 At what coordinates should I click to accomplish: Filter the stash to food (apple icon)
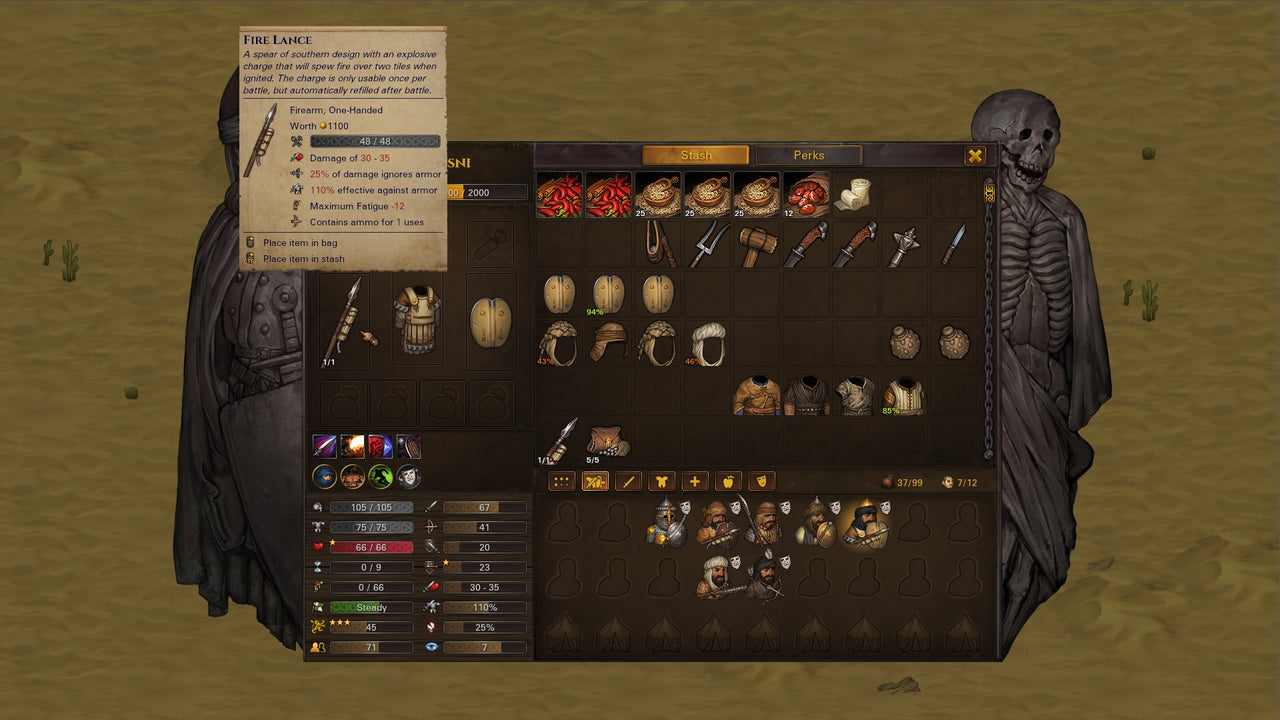tap(728, 482)
